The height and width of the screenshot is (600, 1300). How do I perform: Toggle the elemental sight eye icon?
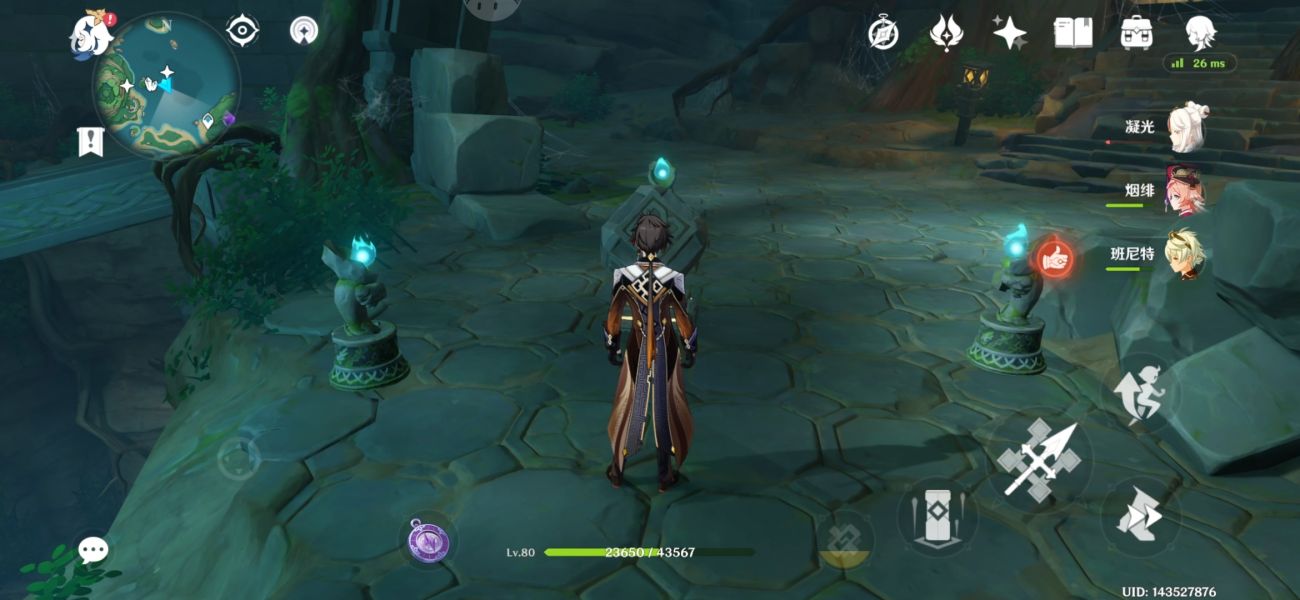pos(242,31)
